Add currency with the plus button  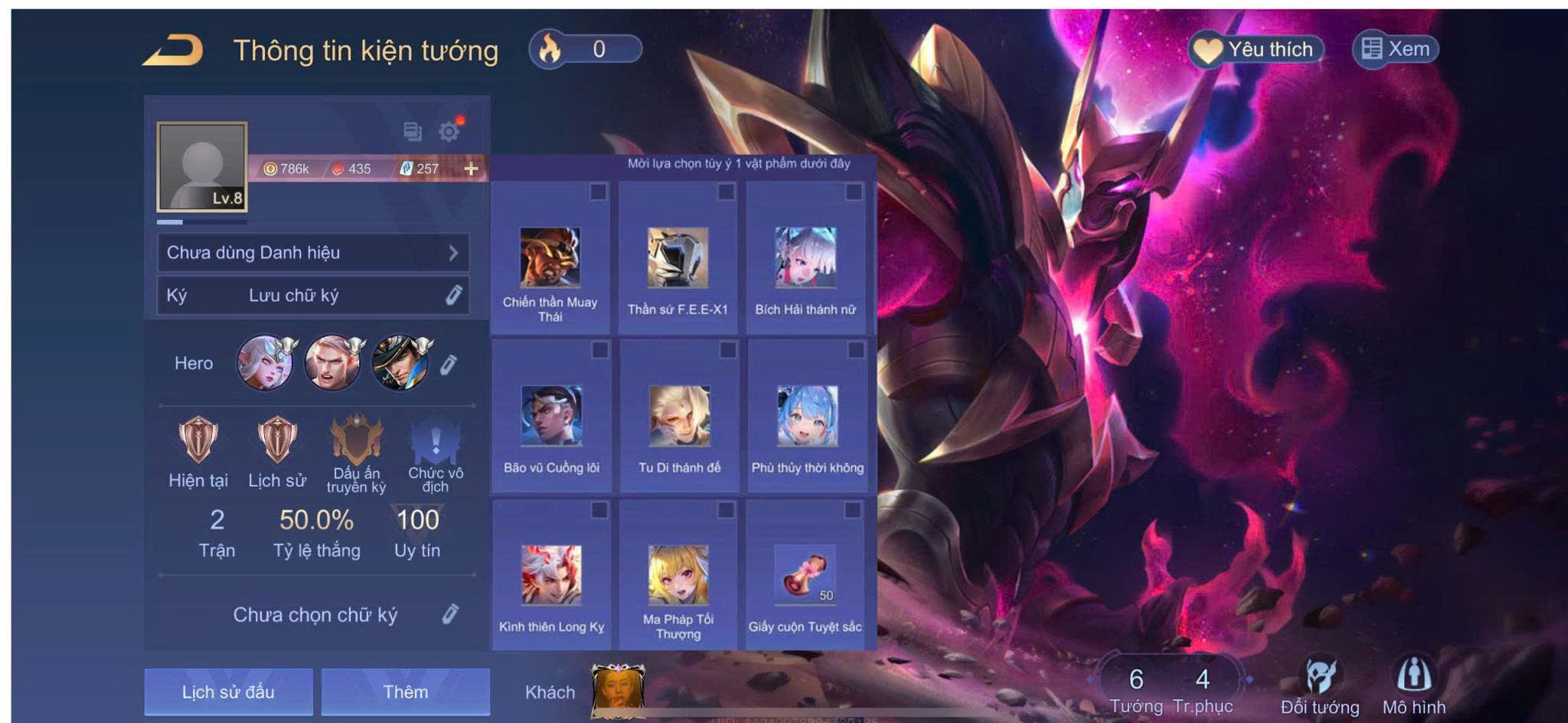(x=471, y=168)
